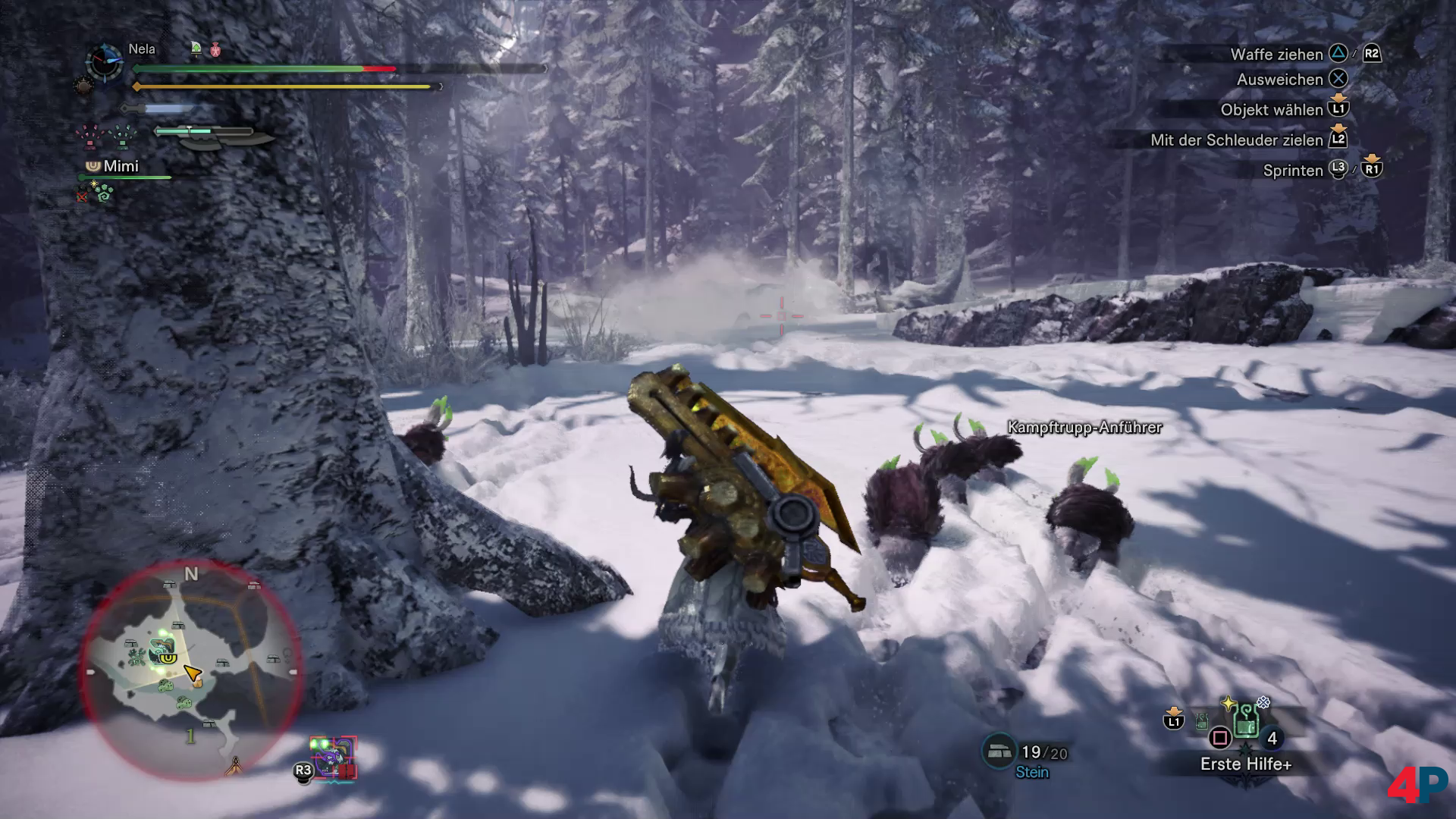Open the radial menu shortcut icon

pos(334,758)
